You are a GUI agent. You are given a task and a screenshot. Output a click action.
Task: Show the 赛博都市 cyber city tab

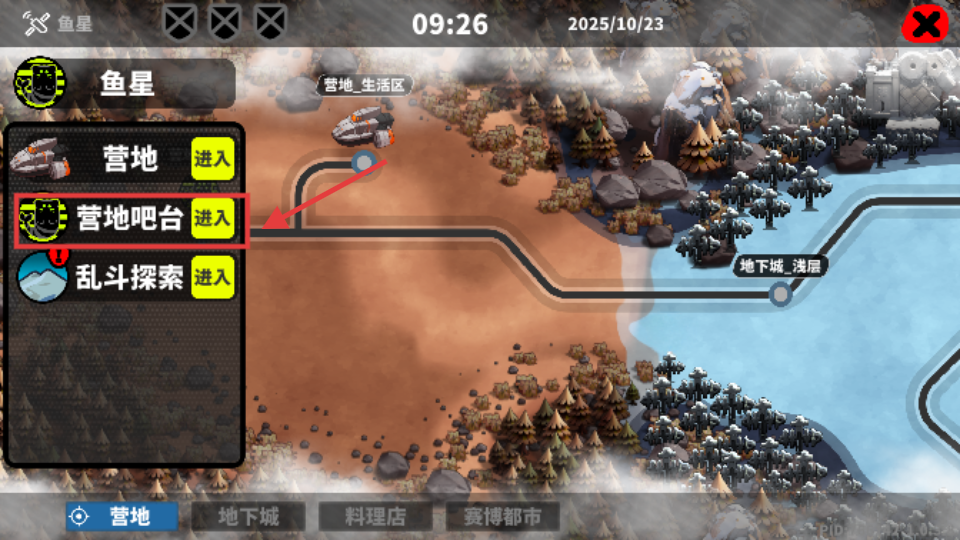[502, 516]
